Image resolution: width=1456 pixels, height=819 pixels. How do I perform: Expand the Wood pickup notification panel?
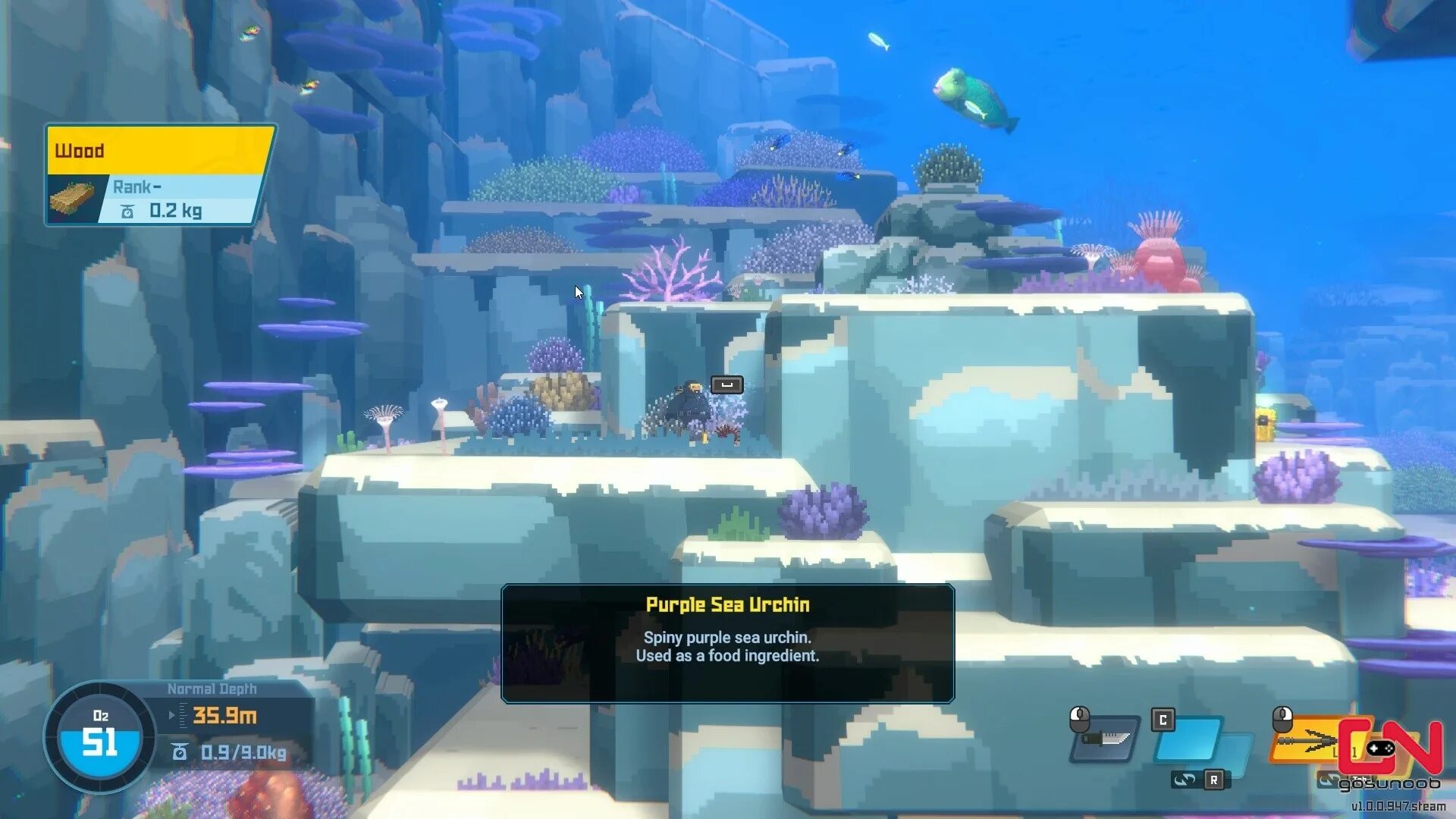(159, 174)
